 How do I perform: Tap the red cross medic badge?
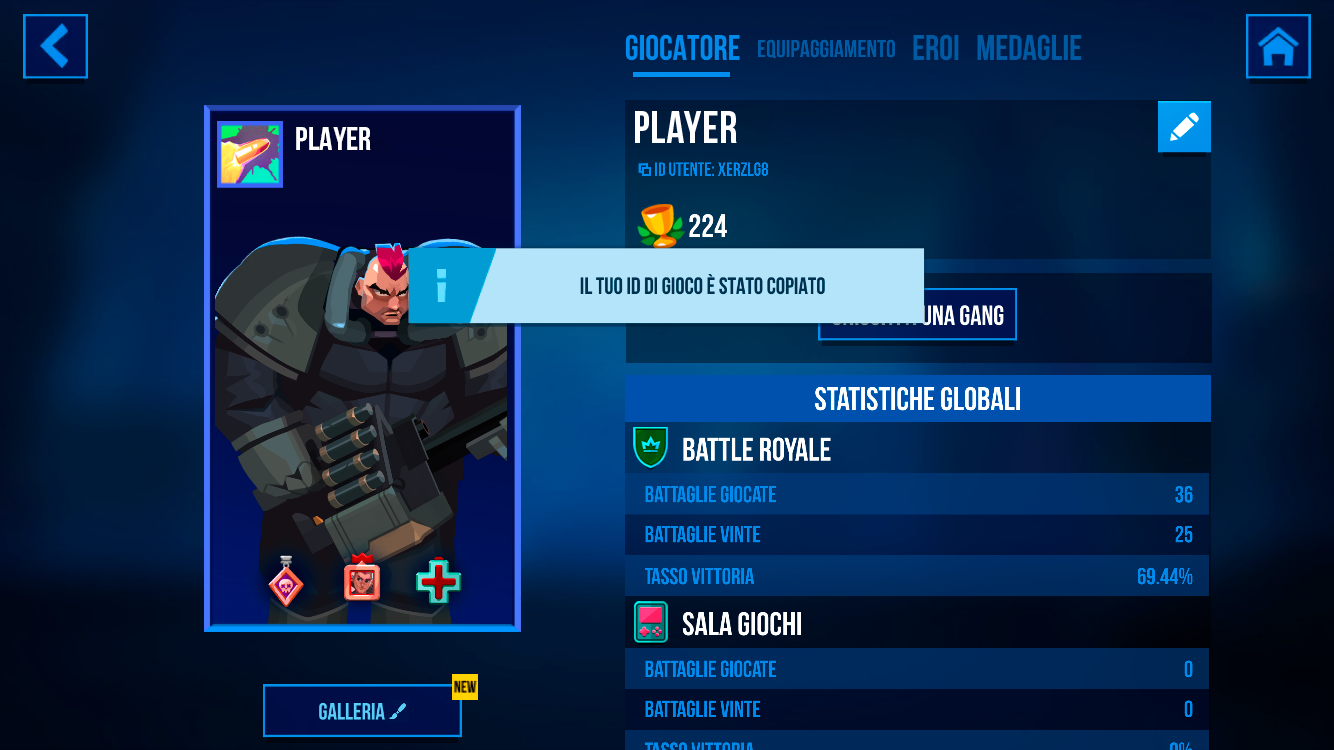[438, 581]
